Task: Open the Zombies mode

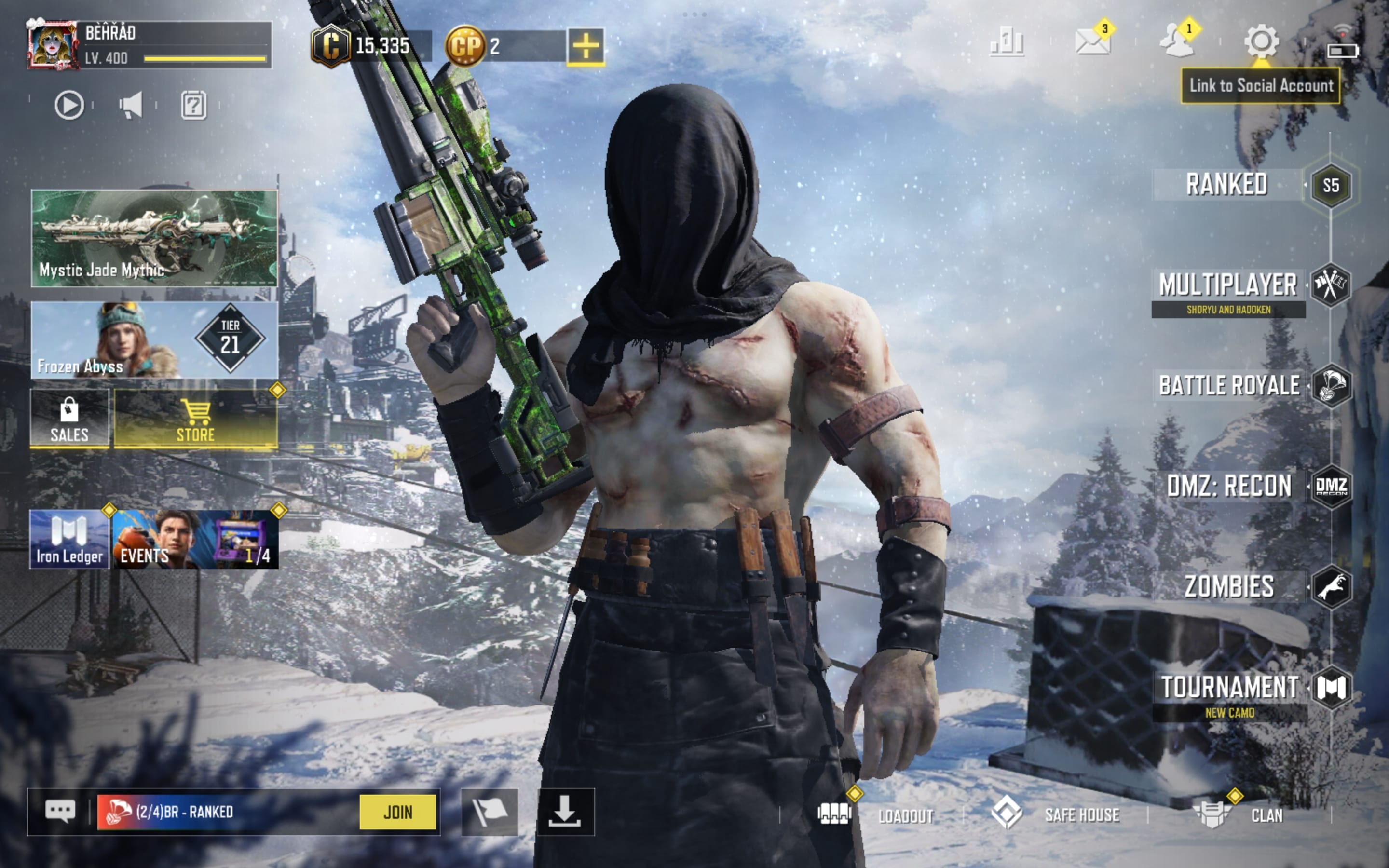Action: (x=1229, y=587)
